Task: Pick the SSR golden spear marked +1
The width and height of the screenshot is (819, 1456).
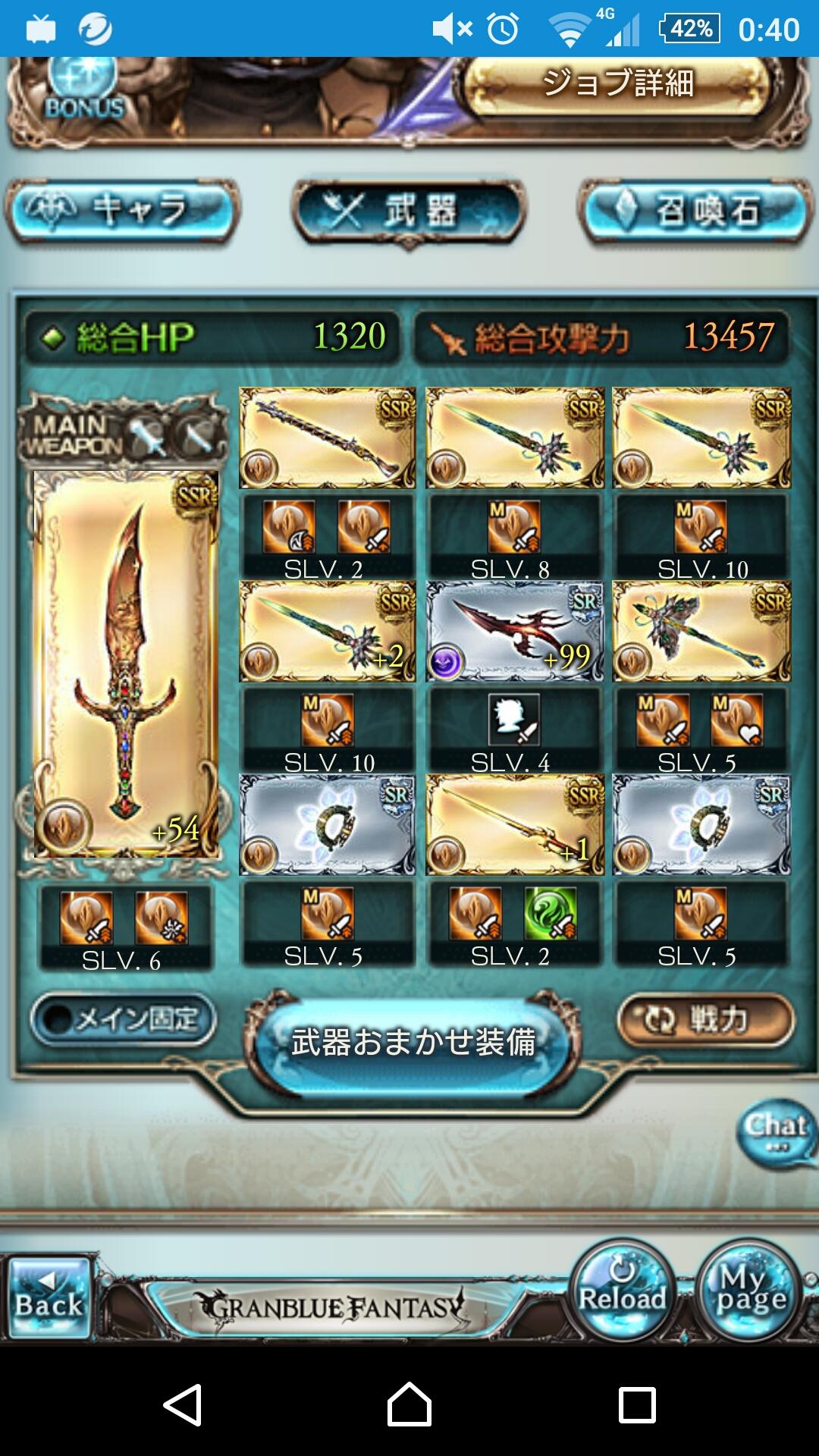Action: pos(514,824)
